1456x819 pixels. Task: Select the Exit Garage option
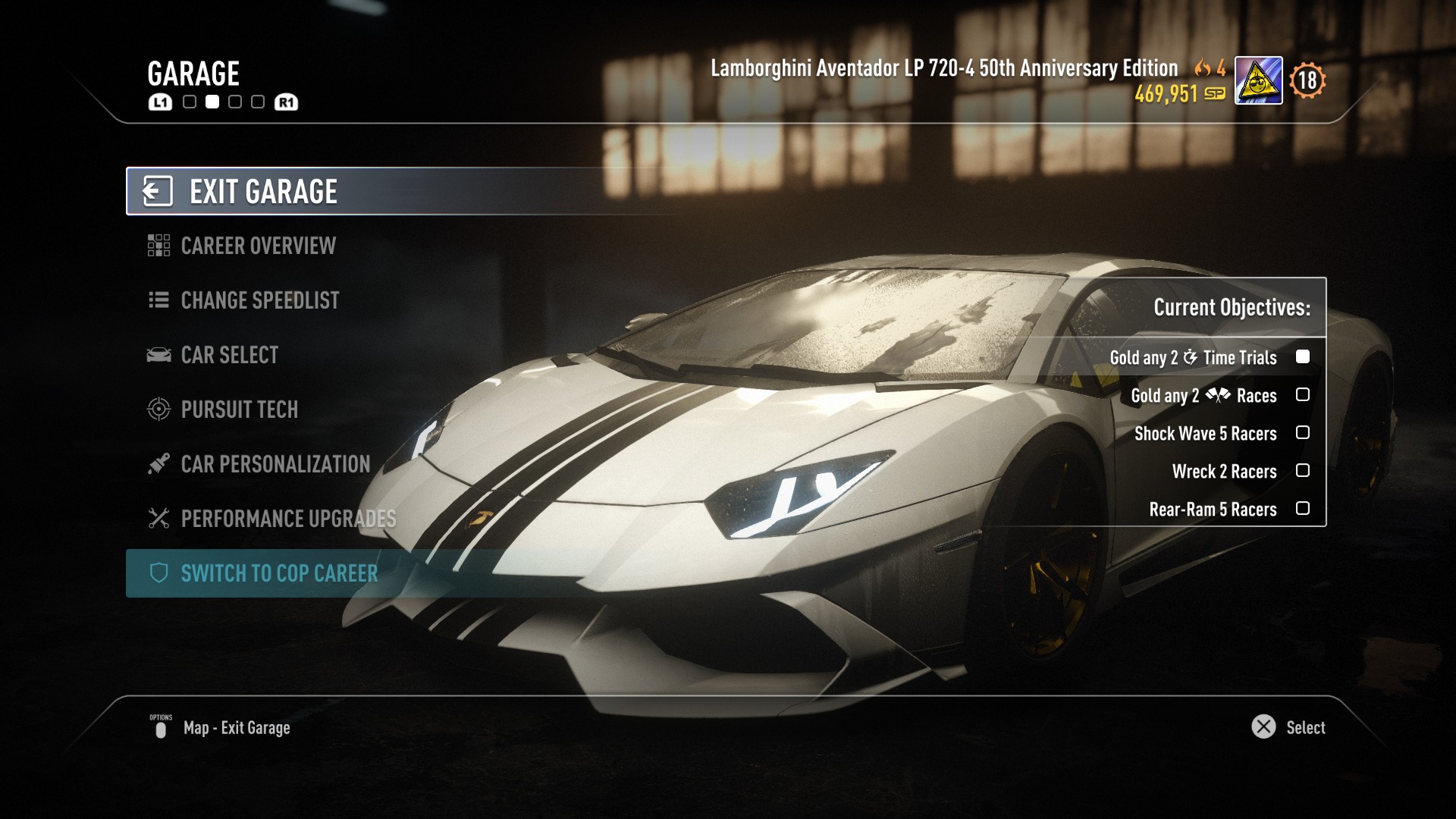click(x=263, y=192)
